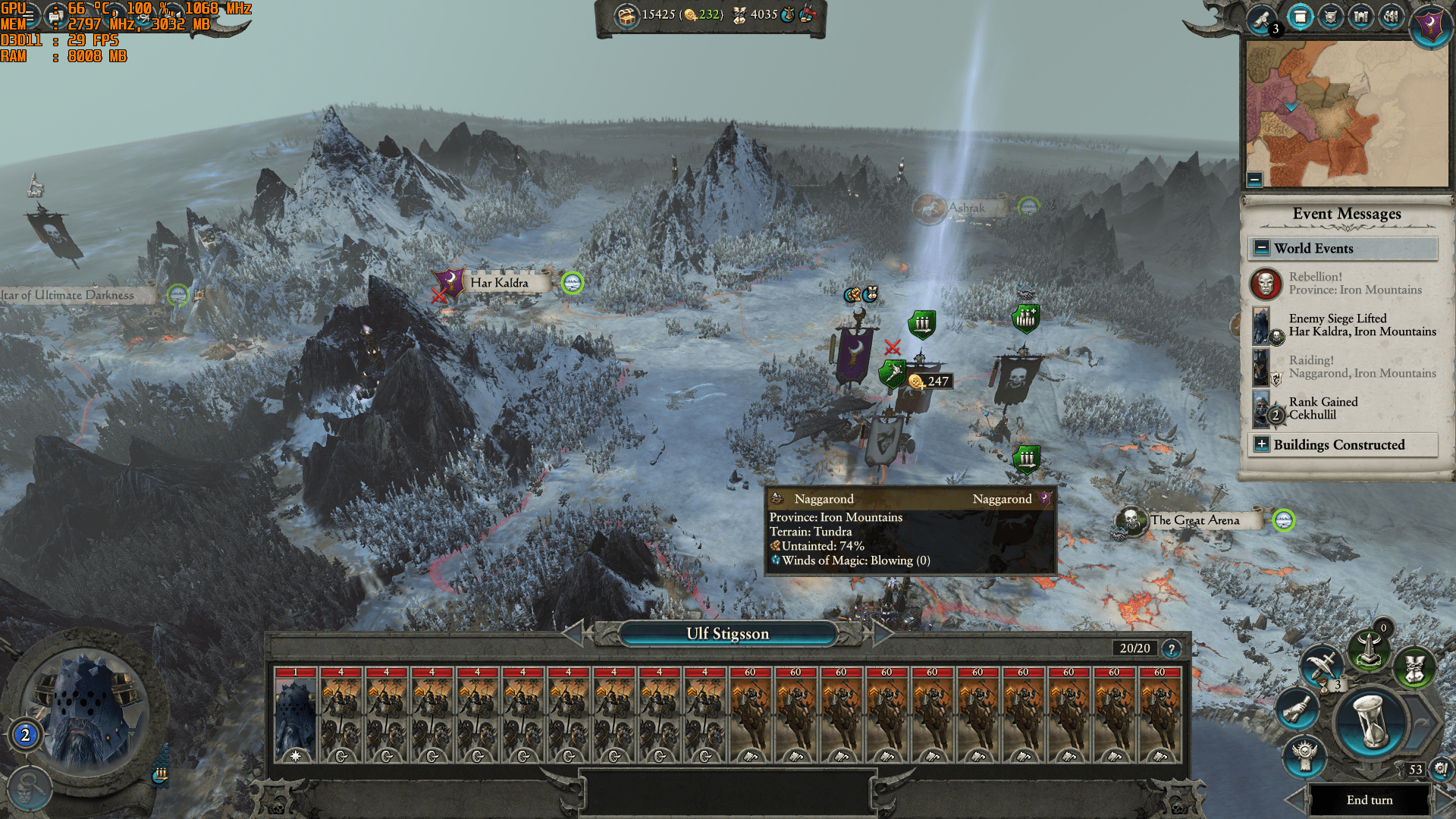1456x819 pixels.
Task: Collapse the World Events section
Action: pos(1262,248)
